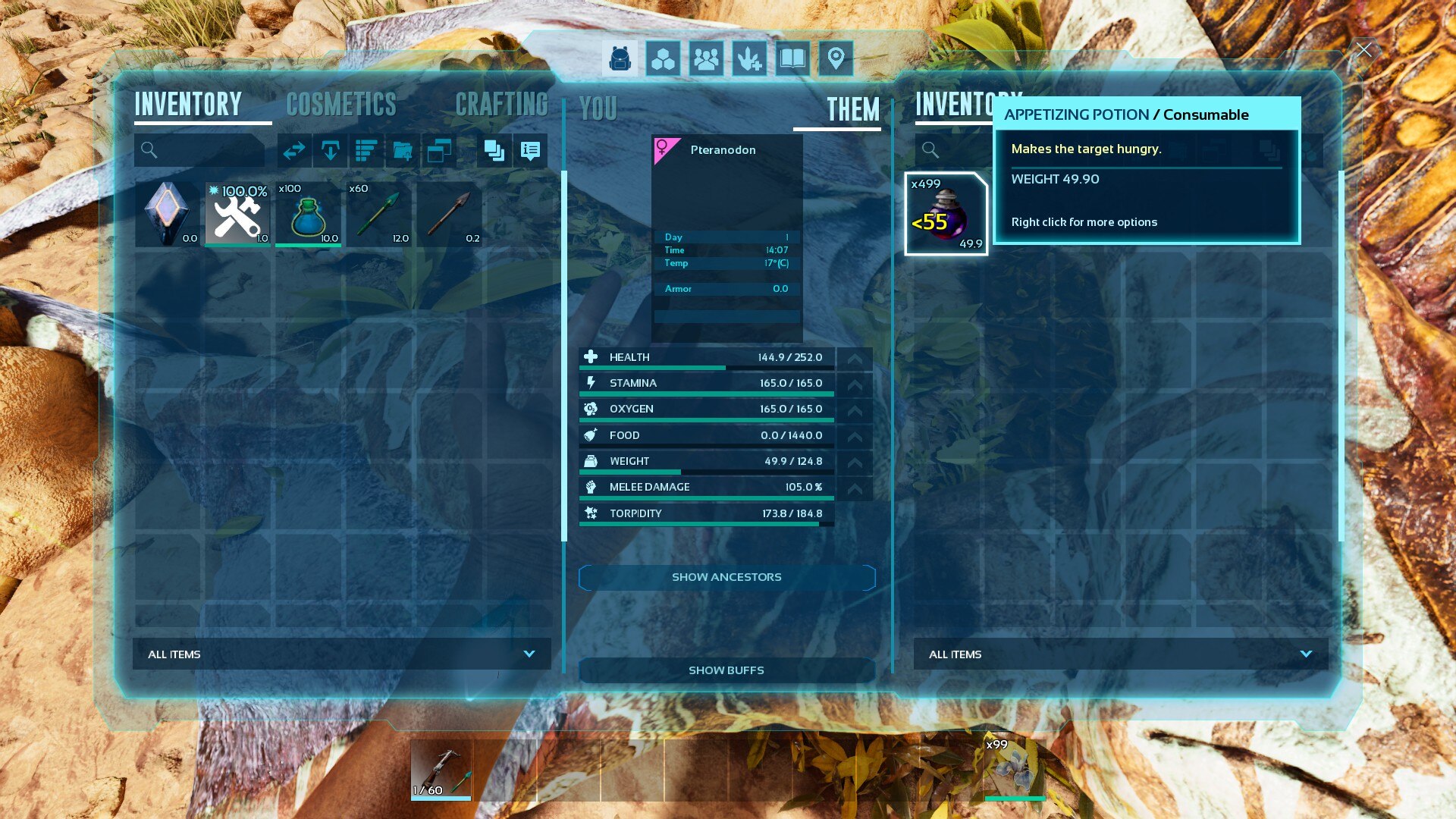Screen dimensions: 1456x819
Task: Click the left inventory search field
Action: click(x=200, y=150)
